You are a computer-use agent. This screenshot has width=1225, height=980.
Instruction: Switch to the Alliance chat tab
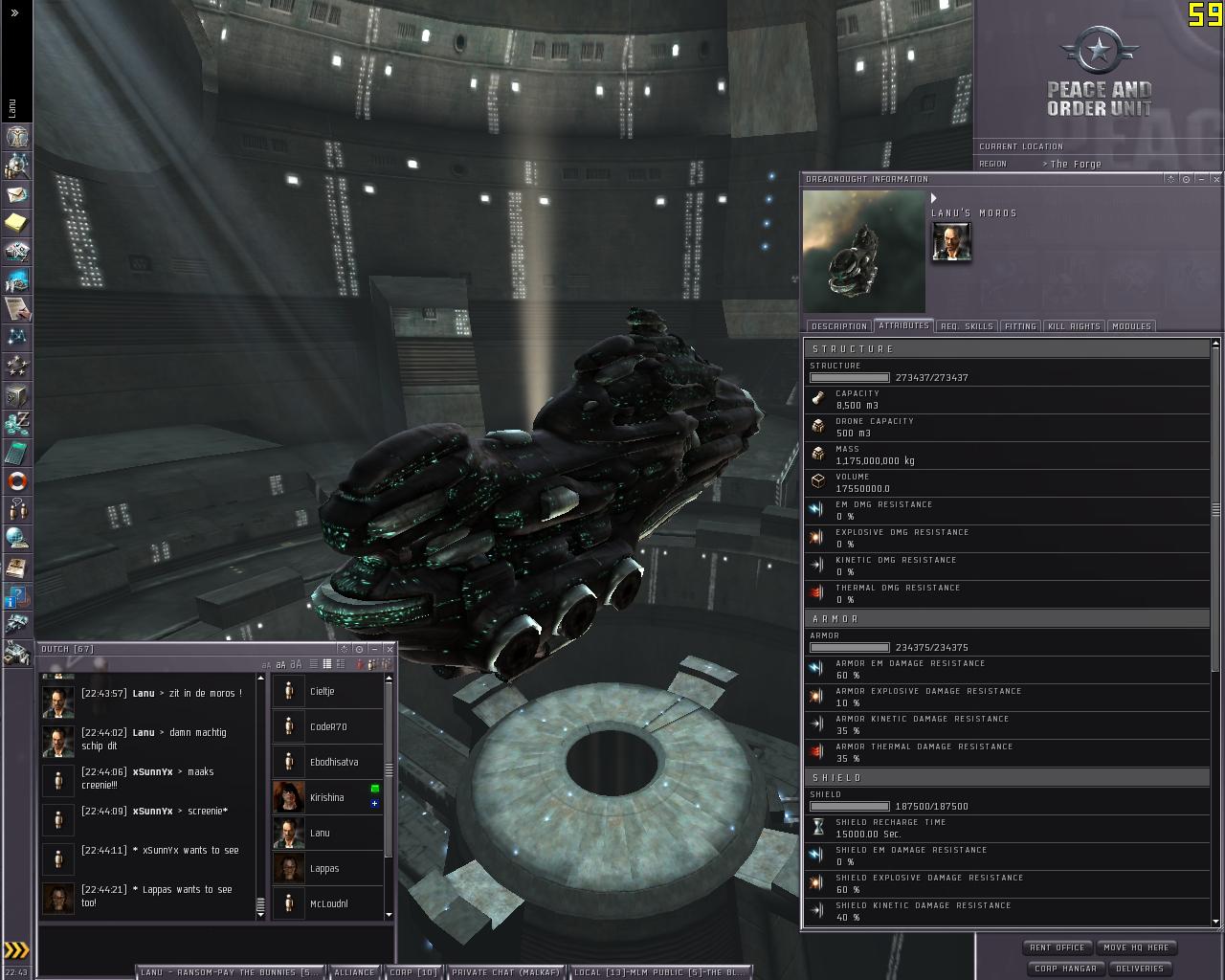[x=354, y=972]
